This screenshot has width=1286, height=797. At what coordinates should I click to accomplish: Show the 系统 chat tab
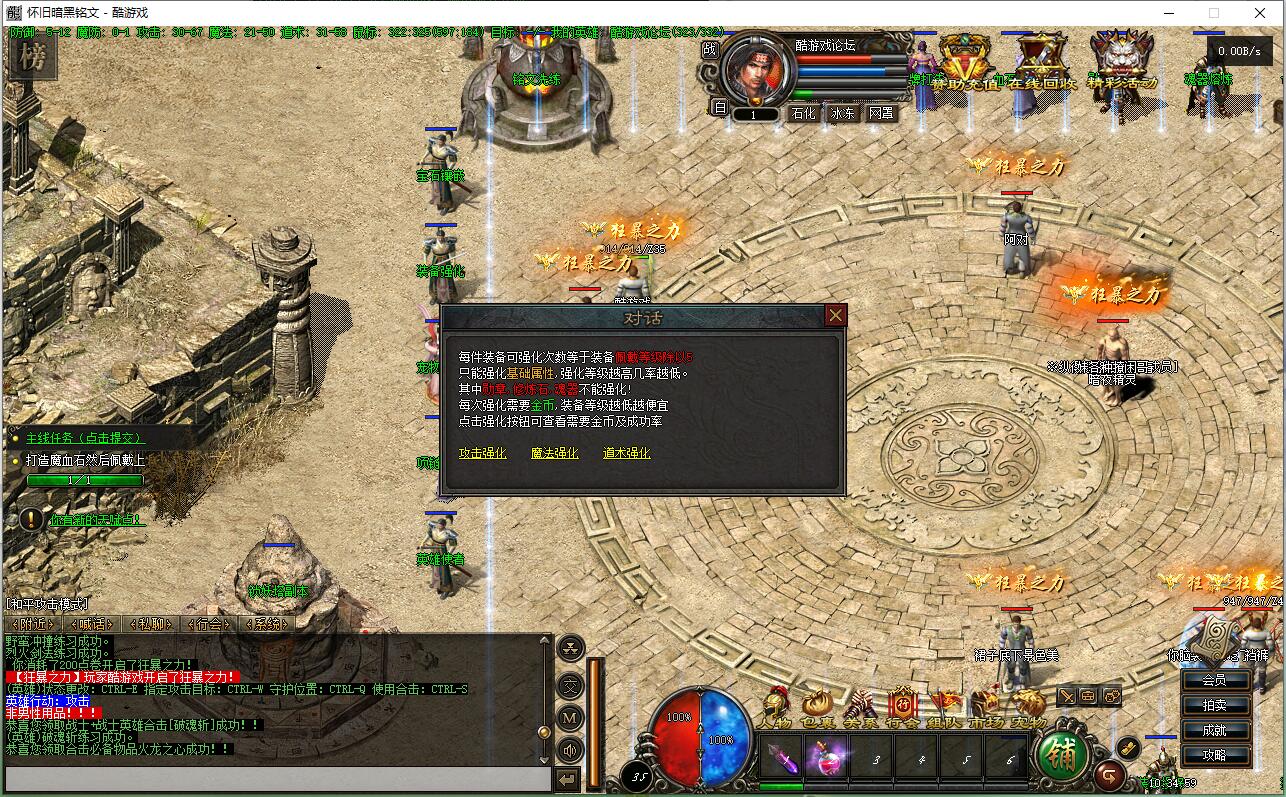pyautogui.click(x=268, y=623)
